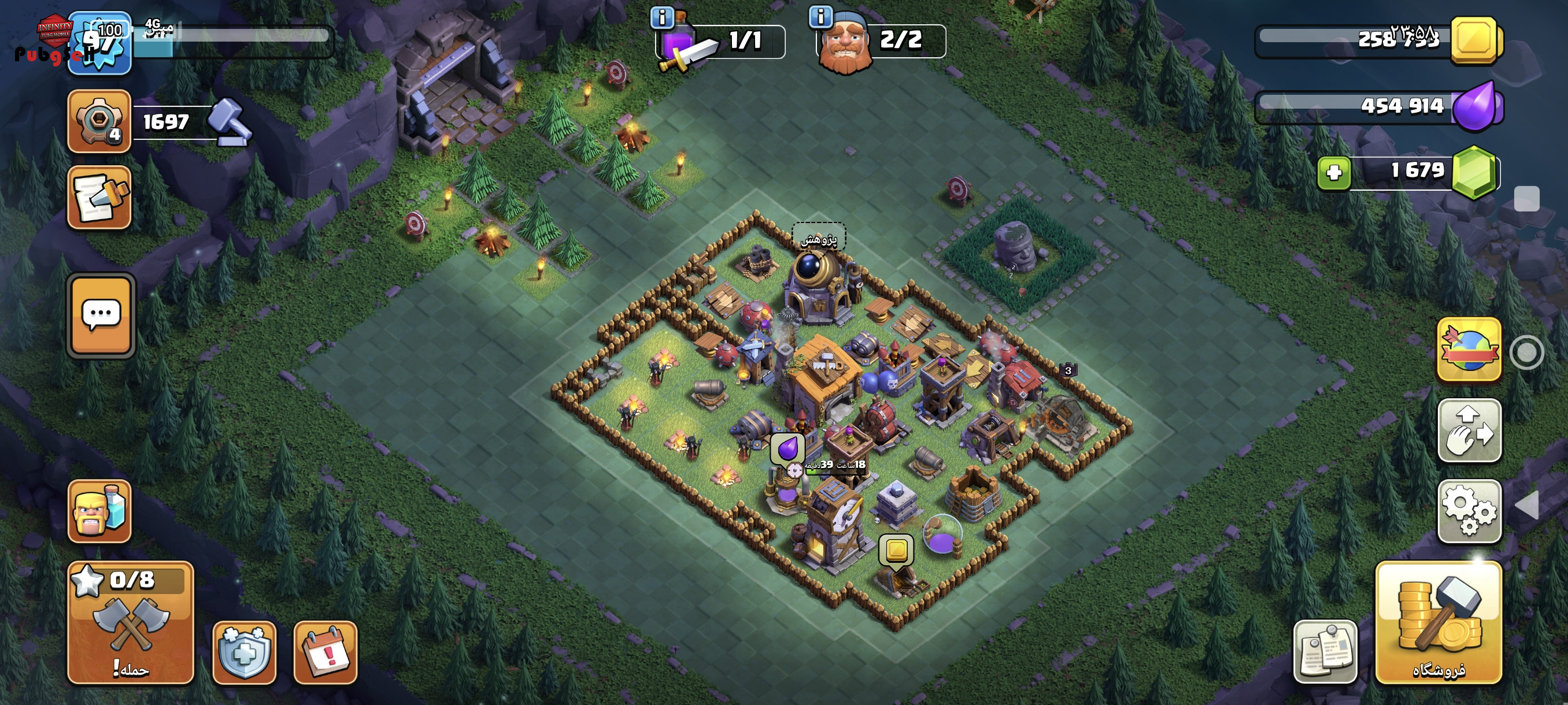Open the scroll and sword battle log

coord(99,198)
